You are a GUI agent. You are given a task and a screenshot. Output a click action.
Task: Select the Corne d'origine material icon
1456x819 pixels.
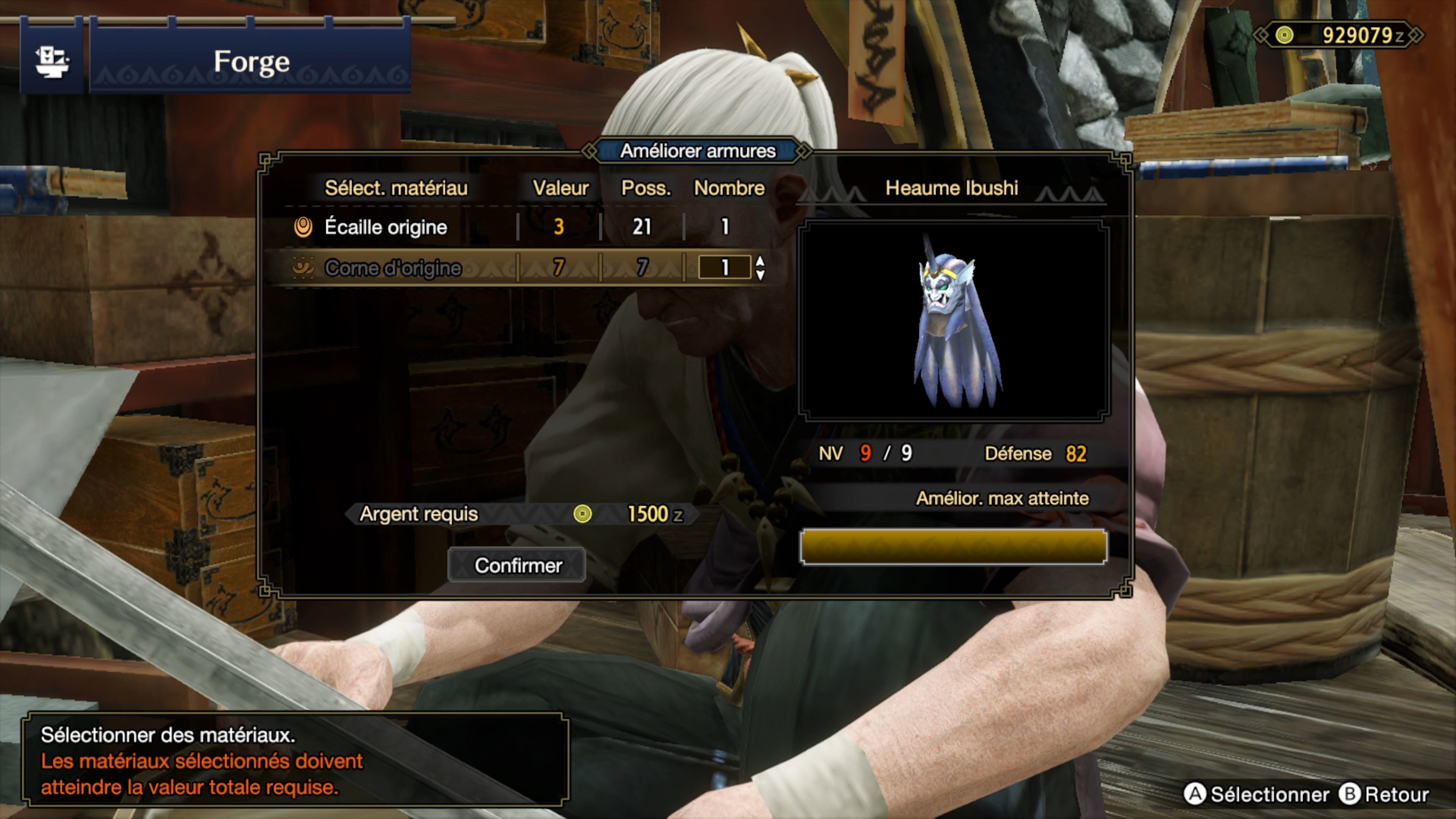tap(304, 268)
